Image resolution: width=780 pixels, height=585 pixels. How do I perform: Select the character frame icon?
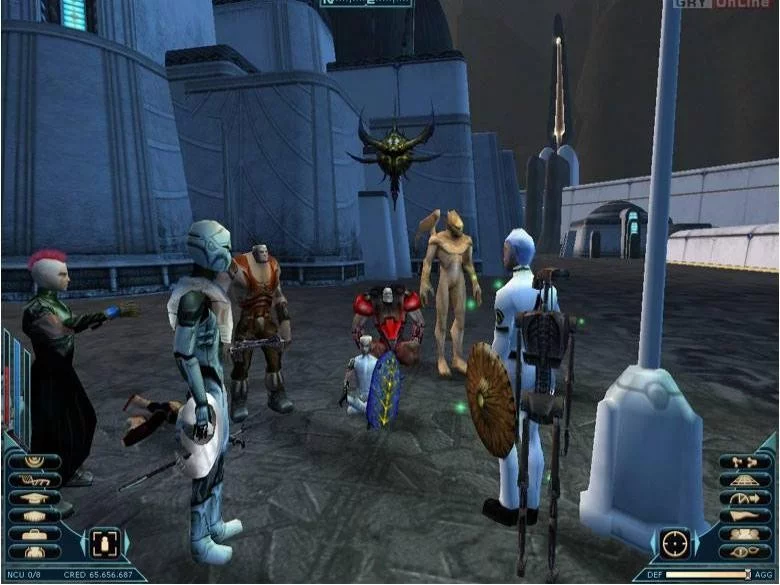(x=102, y=543)
